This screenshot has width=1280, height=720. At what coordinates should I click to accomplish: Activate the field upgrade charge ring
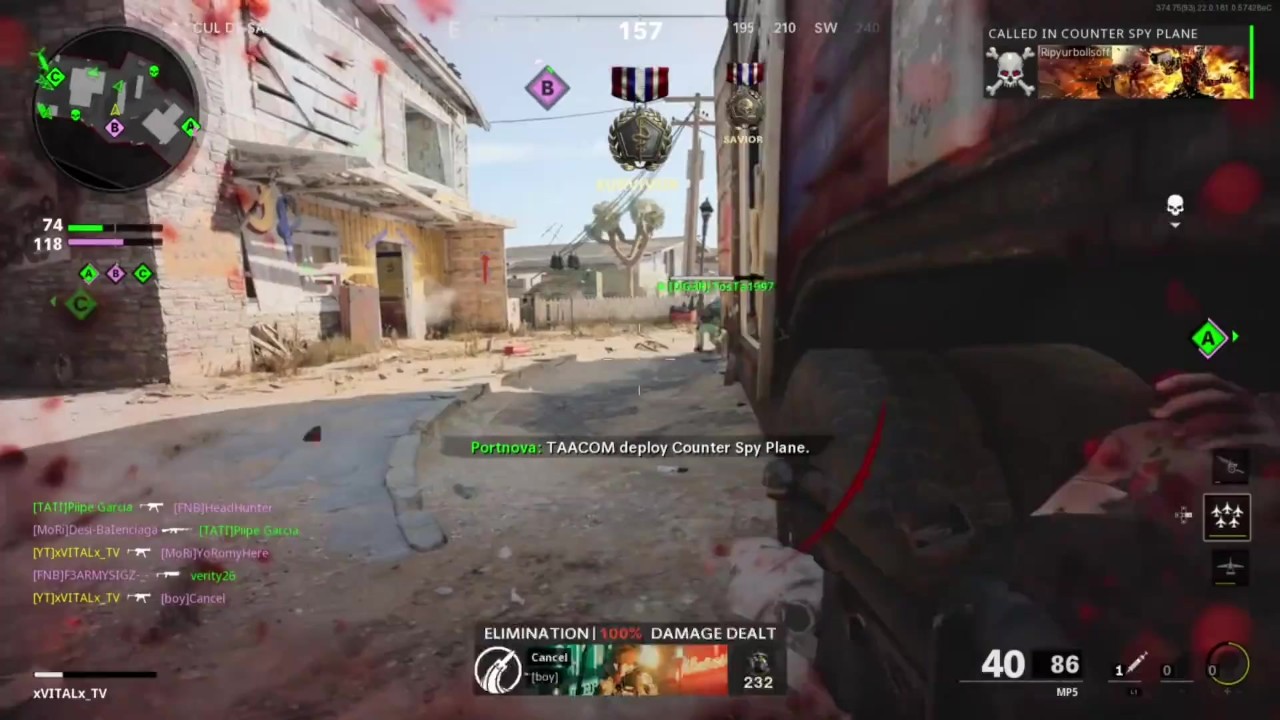(x=1228, y=665)
